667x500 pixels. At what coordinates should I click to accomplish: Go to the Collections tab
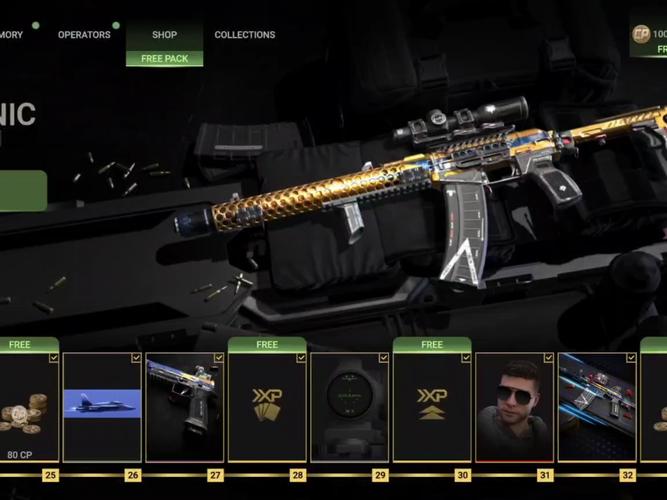[244, 35]
